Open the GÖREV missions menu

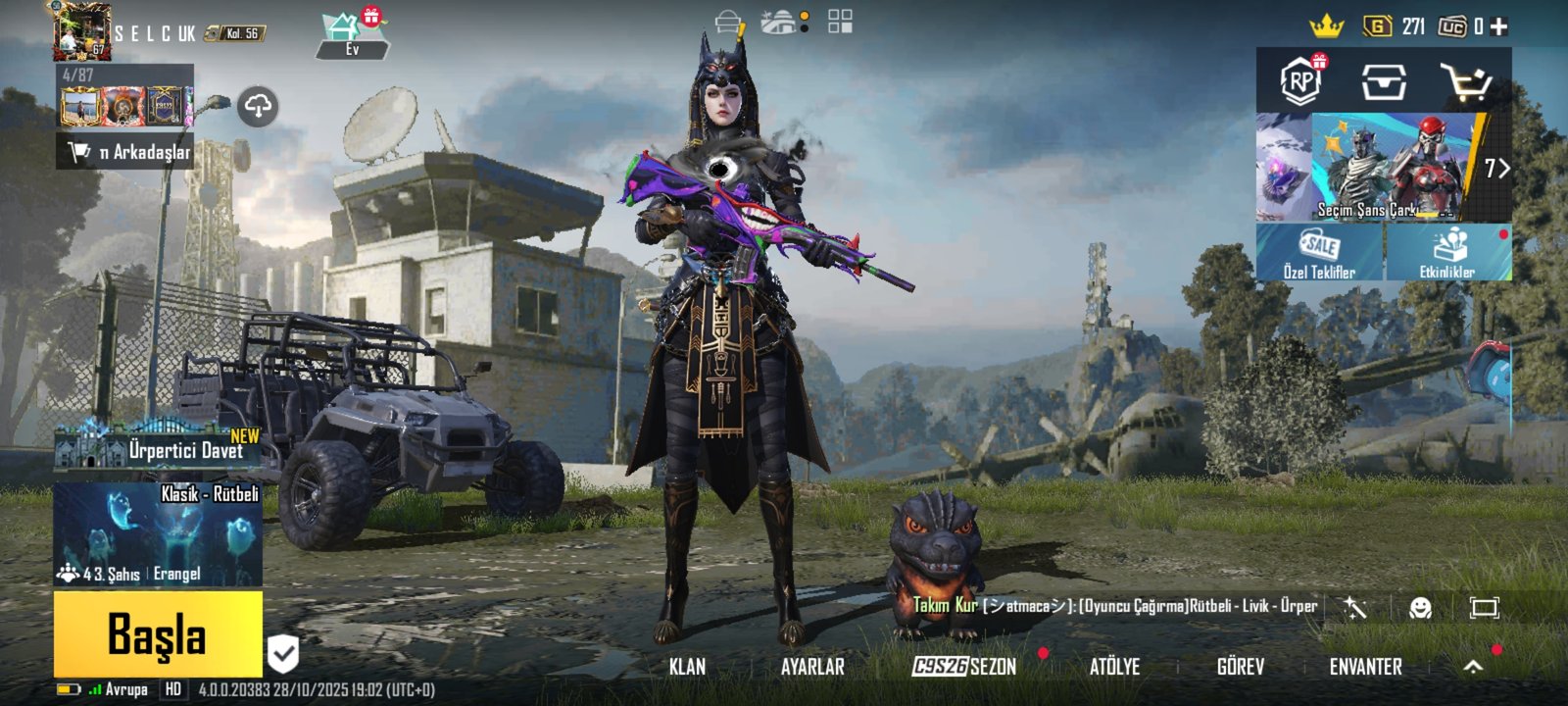[x=1240, y=667]
